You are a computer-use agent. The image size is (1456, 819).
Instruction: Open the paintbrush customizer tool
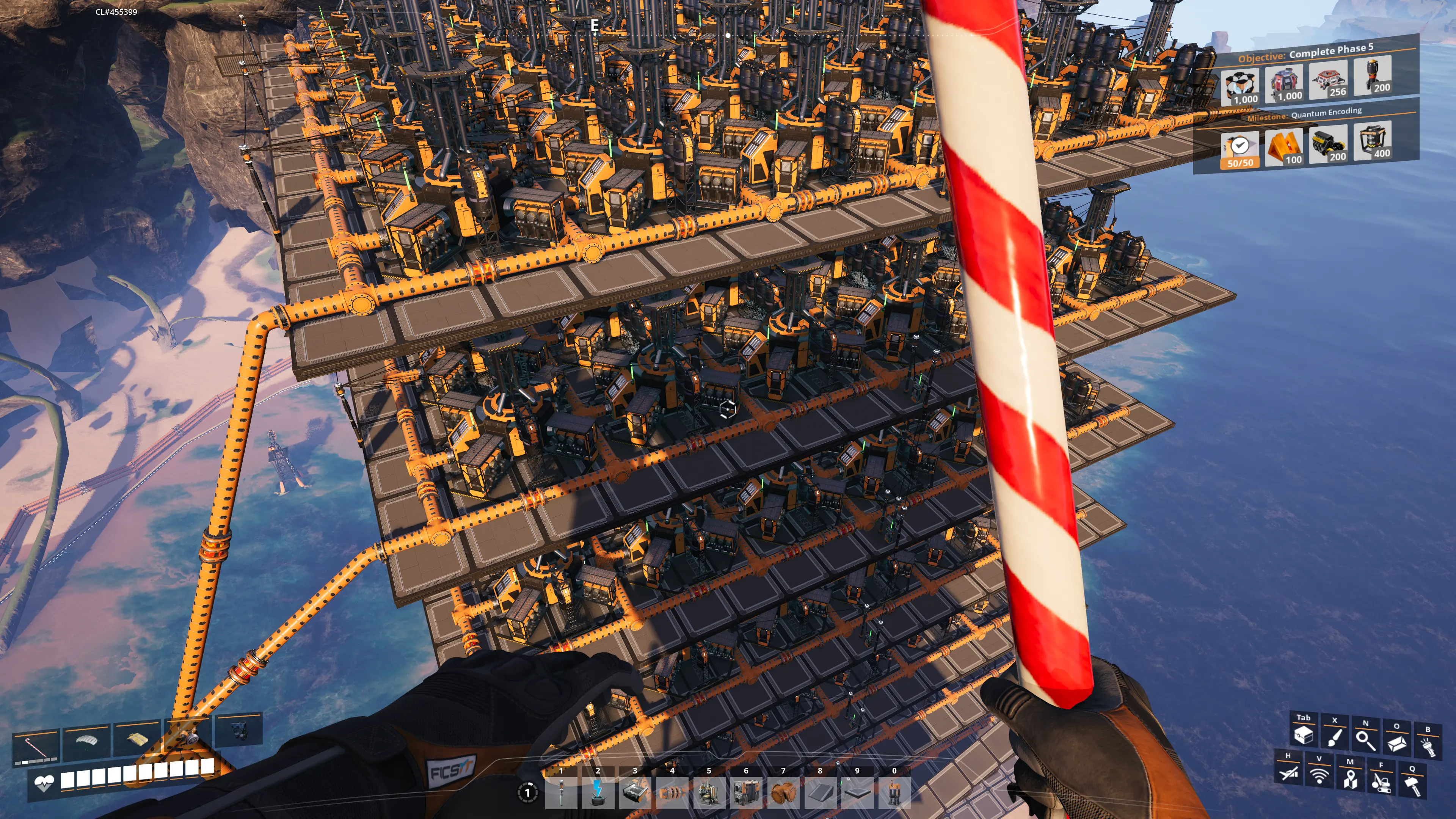click(x=1335, y=737)
